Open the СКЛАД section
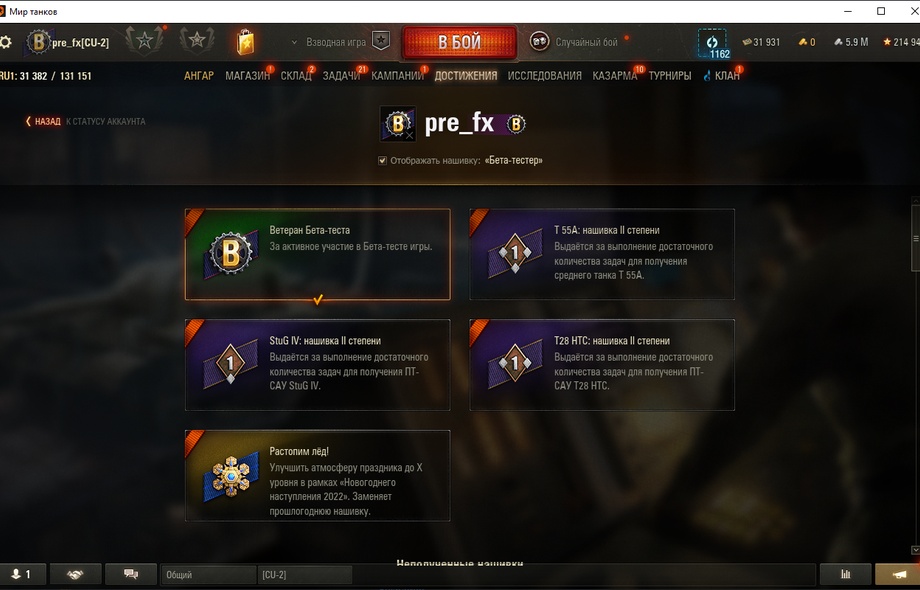This screenshot has height=590, width=920. pos(296,76)
